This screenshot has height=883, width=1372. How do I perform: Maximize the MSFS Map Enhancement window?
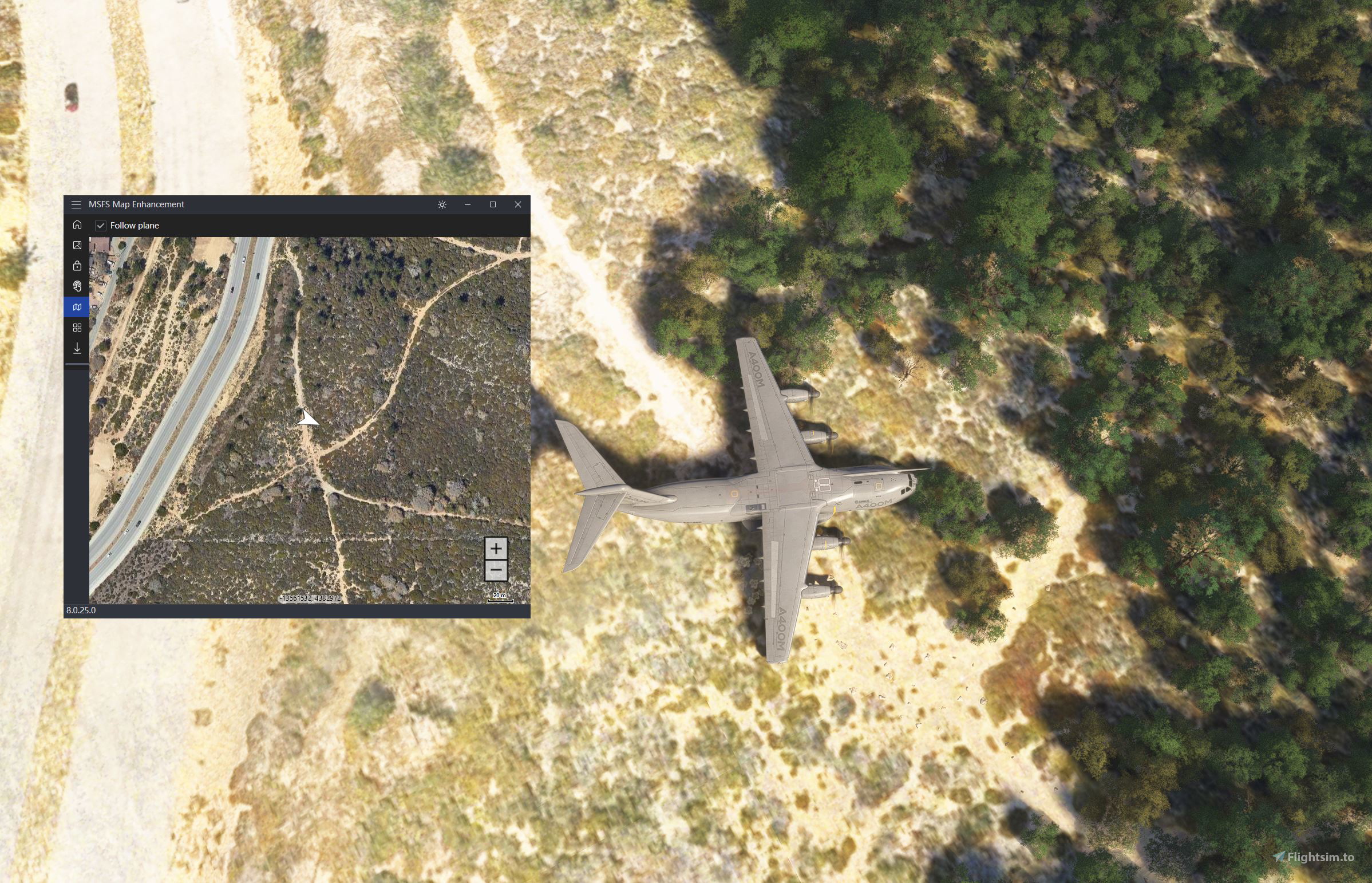tap(493, 204)
